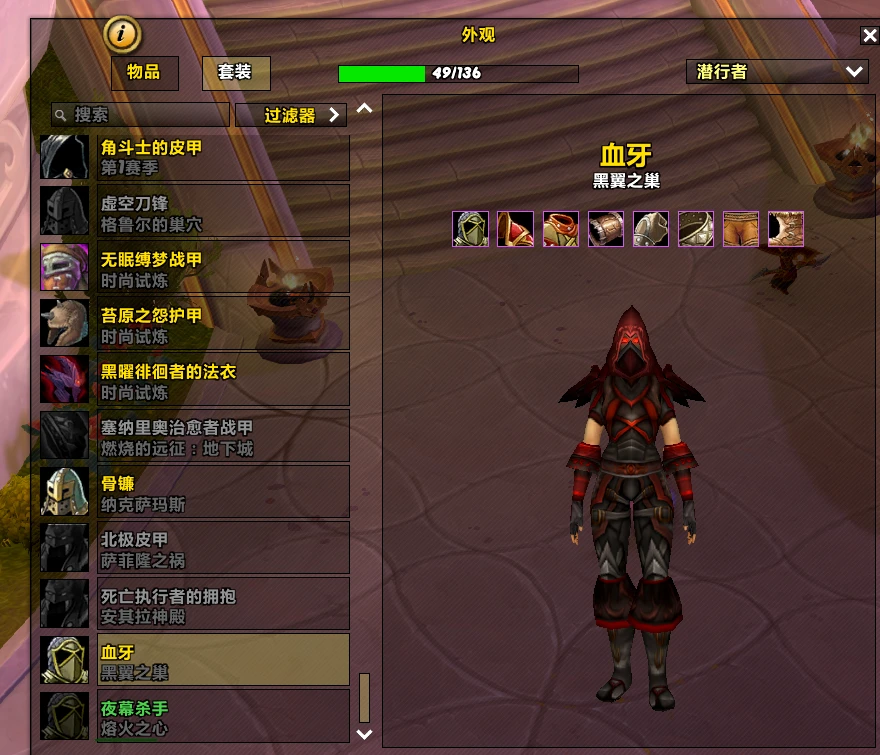Pick the 塞纳里奥治愈者战甲 set
The image size is (880, 755).
195,436
